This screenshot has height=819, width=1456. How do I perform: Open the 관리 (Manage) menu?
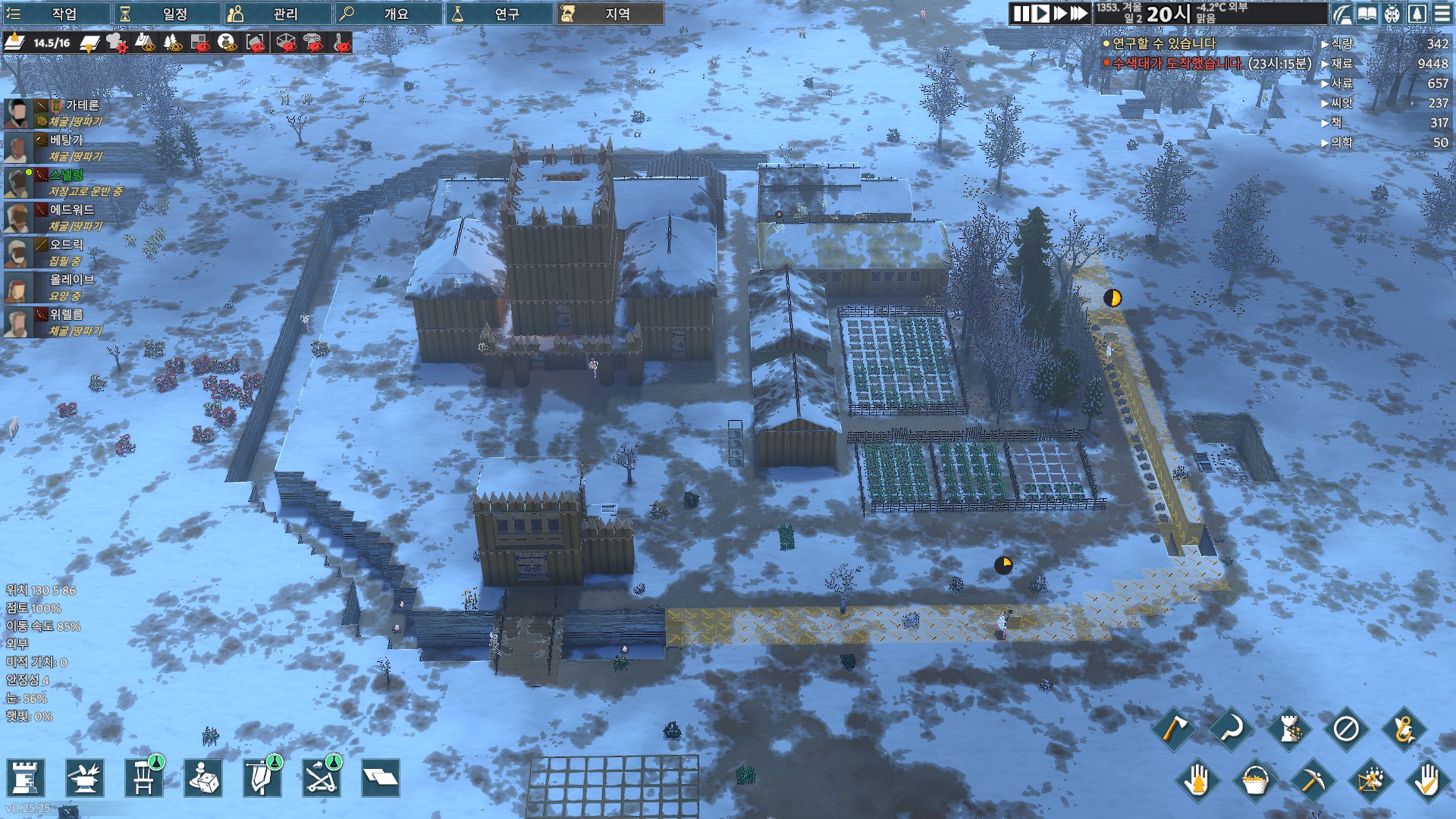pyautogui.click(x=278, y=14)
